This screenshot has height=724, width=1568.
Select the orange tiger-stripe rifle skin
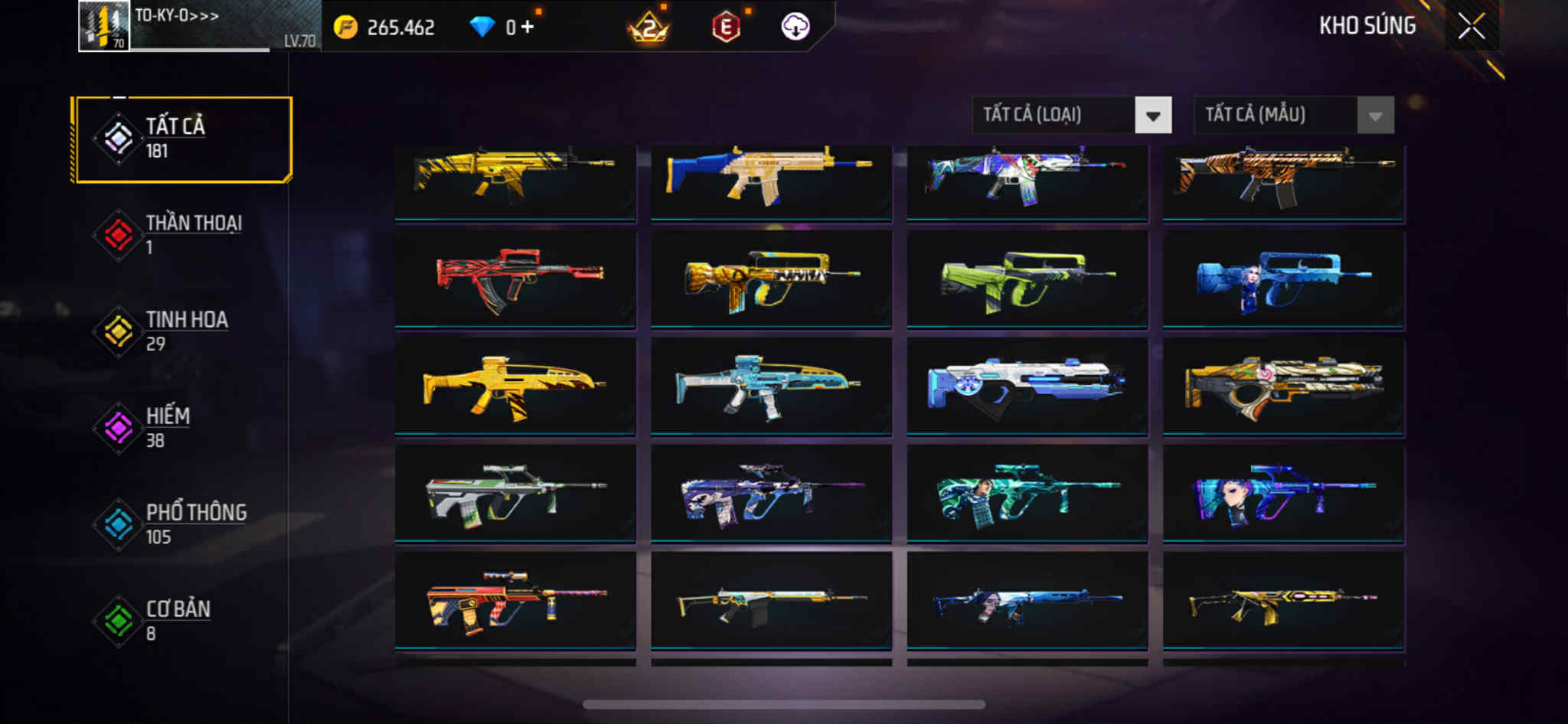coord(1283,181)
